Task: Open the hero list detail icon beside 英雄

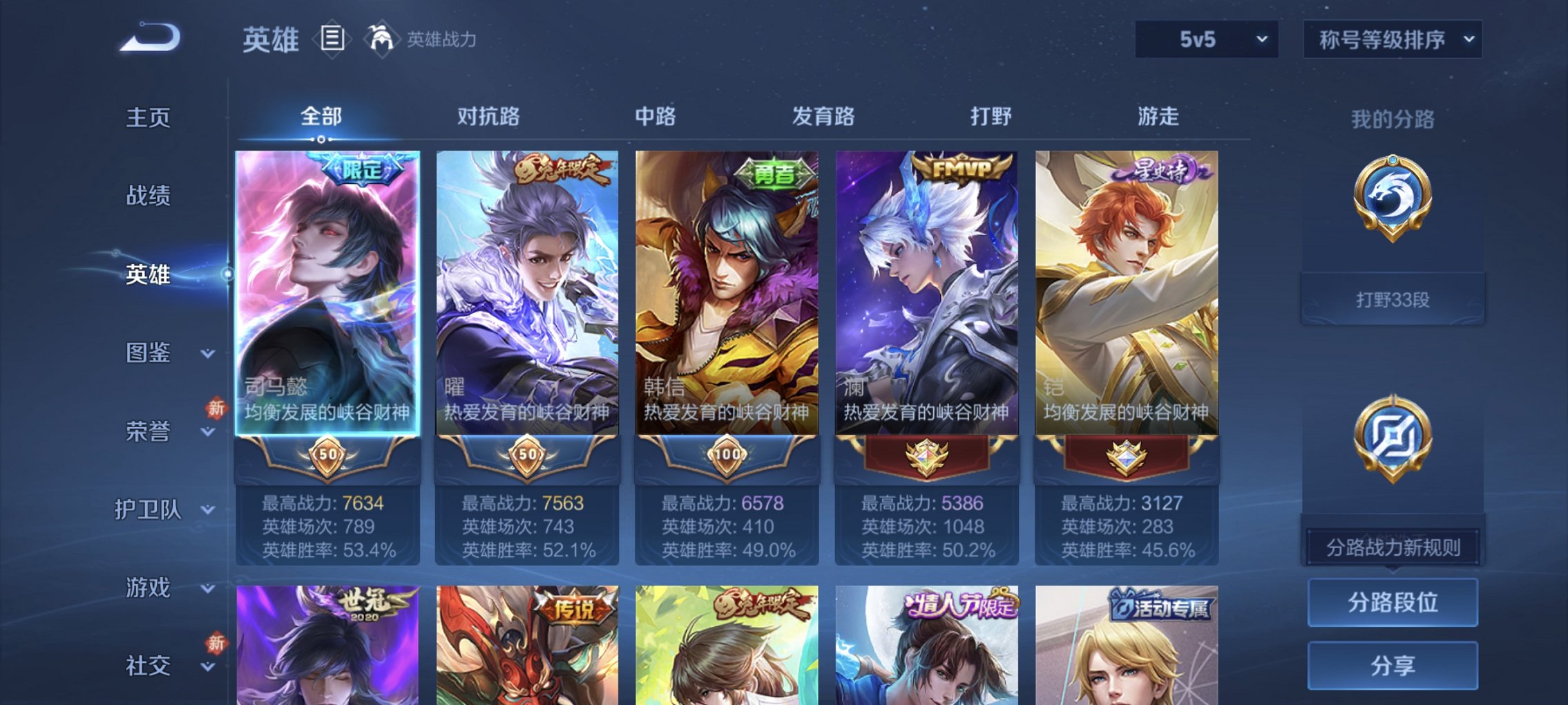Action: click(333, 39)
